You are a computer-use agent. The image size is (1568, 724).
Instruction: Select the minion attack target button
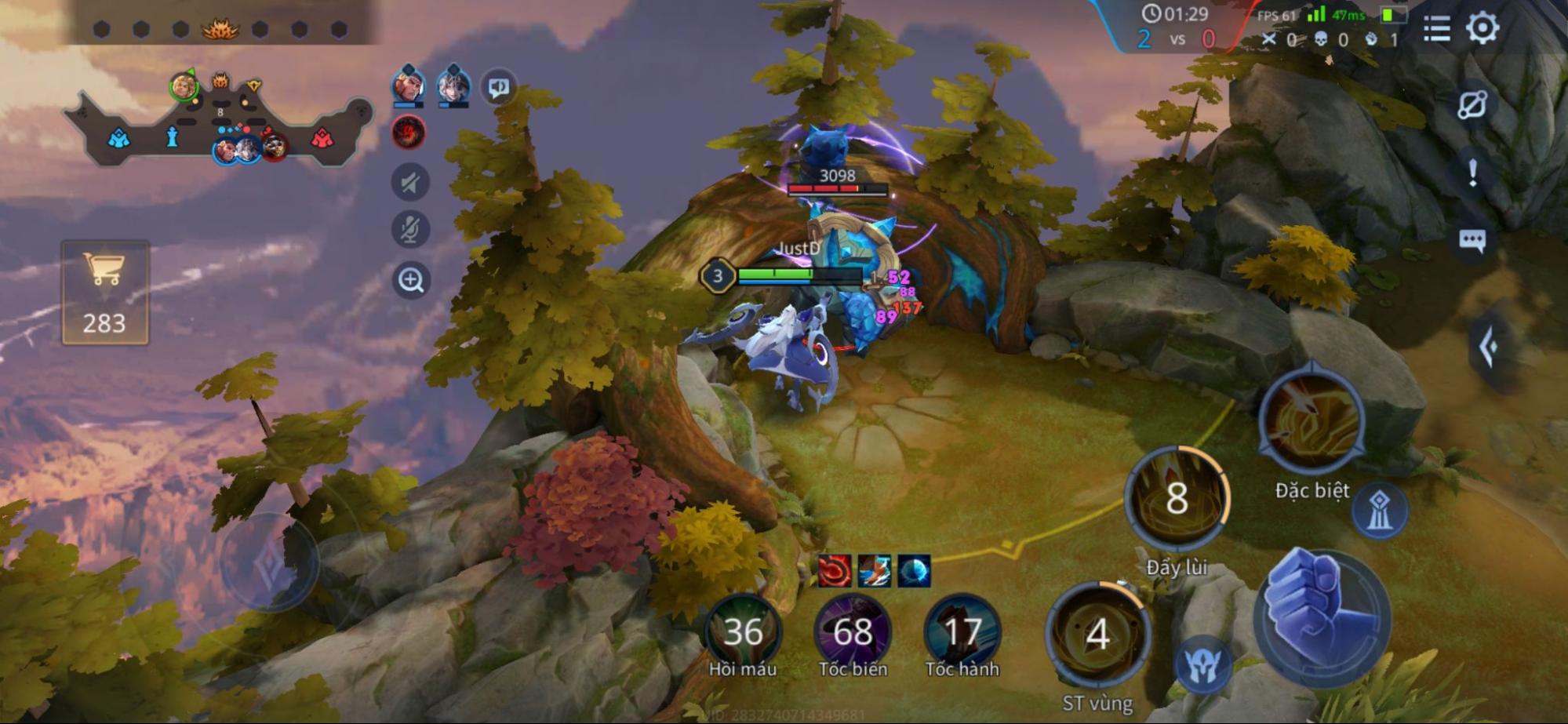[1202, 667]
